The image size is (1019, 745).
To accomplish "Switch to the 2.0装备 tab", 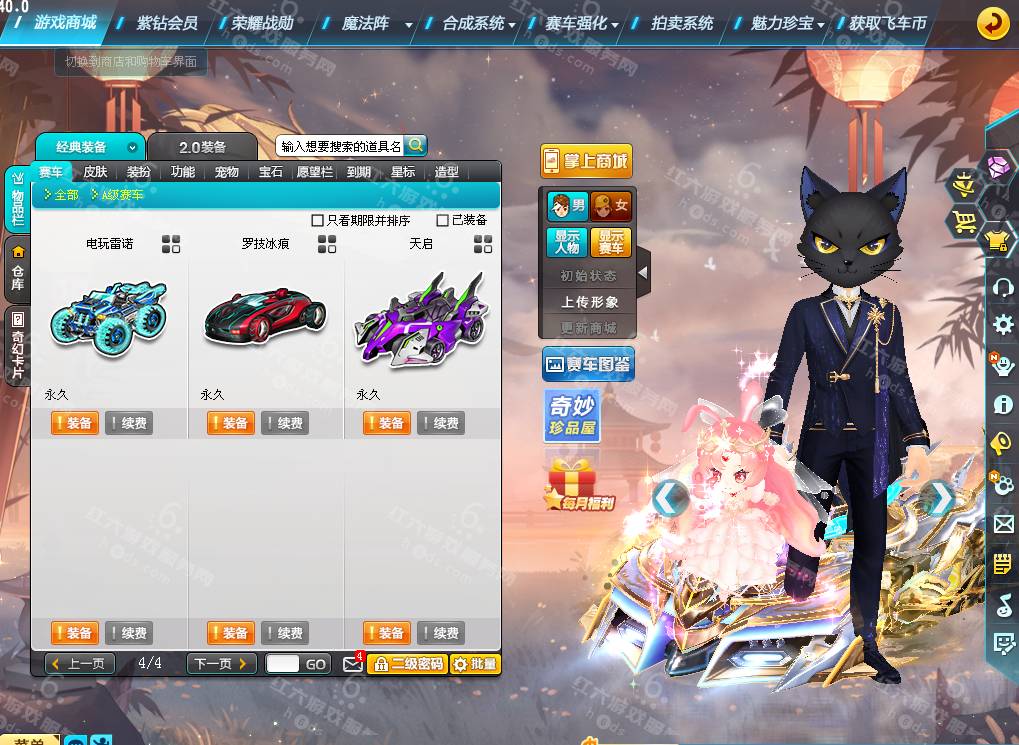I will point(202,147).
